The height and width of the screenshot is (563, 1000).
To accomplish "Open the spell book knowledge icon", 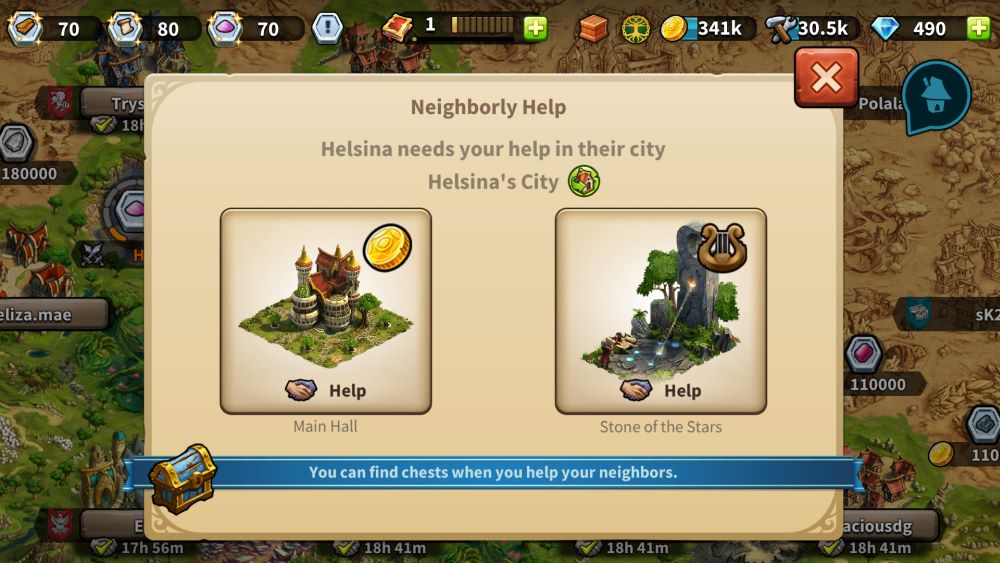I will [x=399, y=27].
